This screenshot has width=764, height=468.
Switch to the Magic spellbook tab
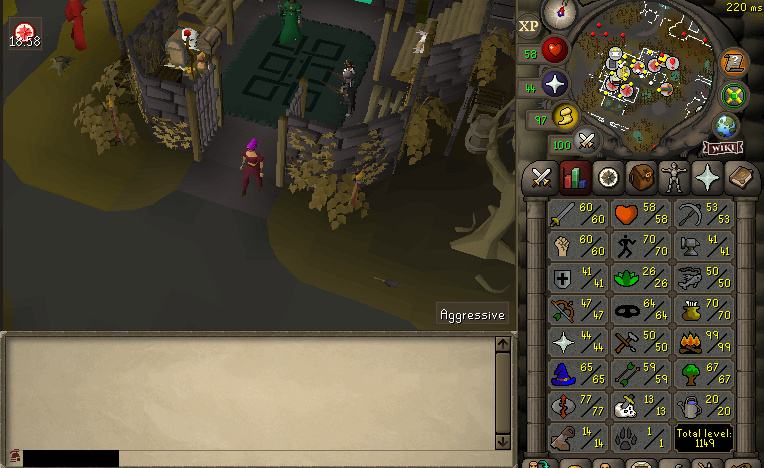[x=740, y=178]
